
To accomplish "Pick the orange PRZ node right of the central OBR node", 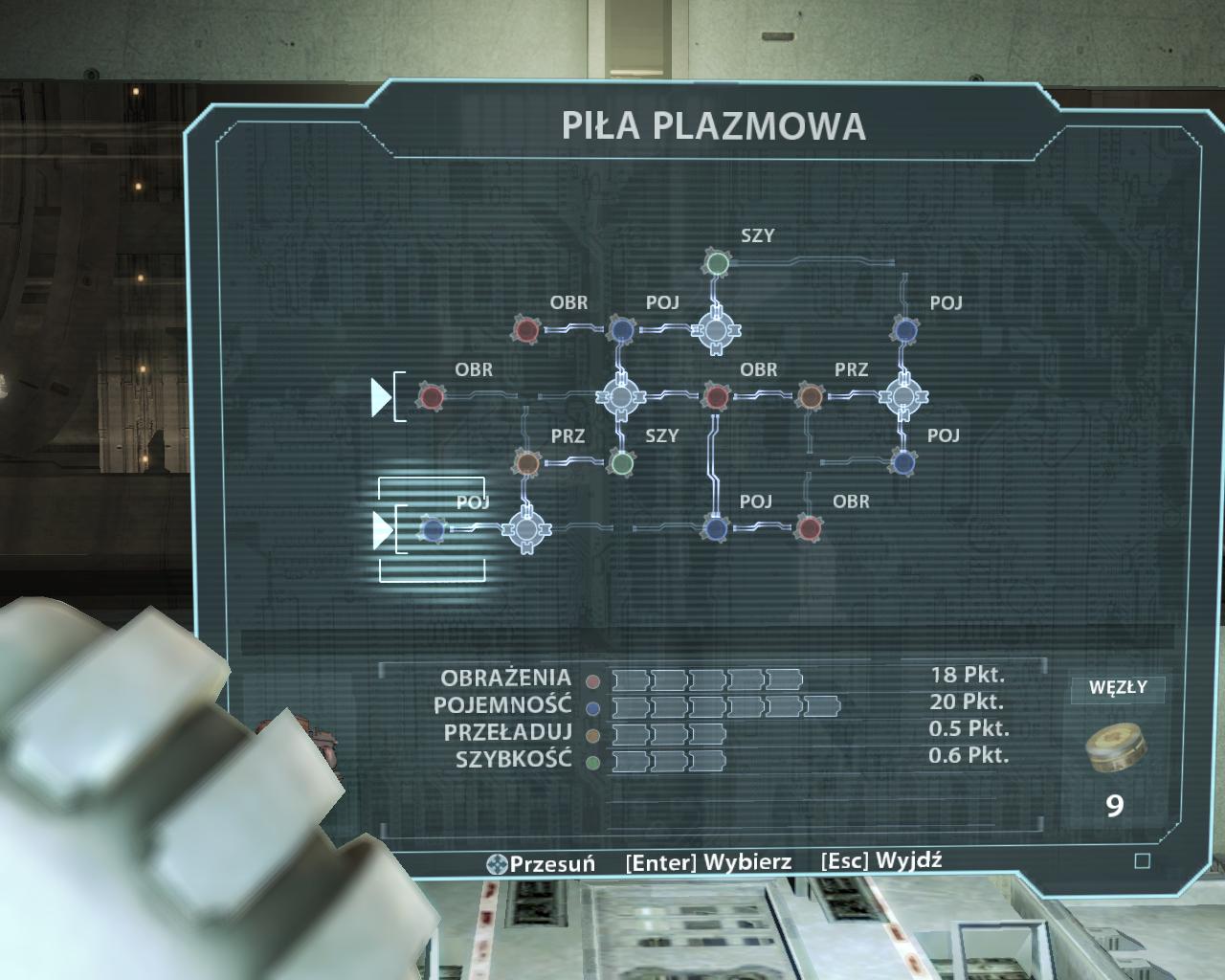I will point(810,396).
